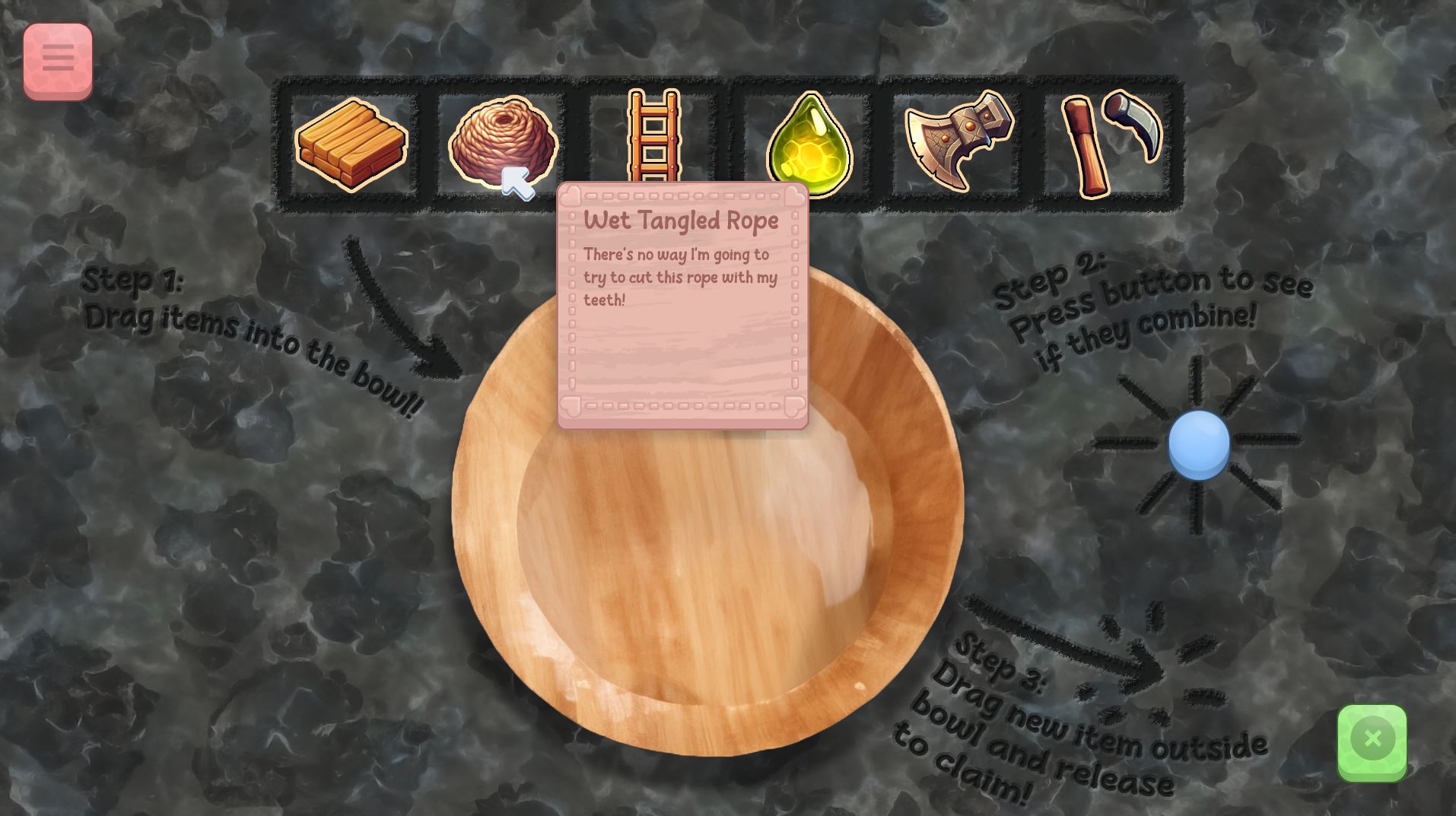This screenshot has height=816, width=1456.
Task: Click the blue combine button
Action: (x=1198, y=444)
